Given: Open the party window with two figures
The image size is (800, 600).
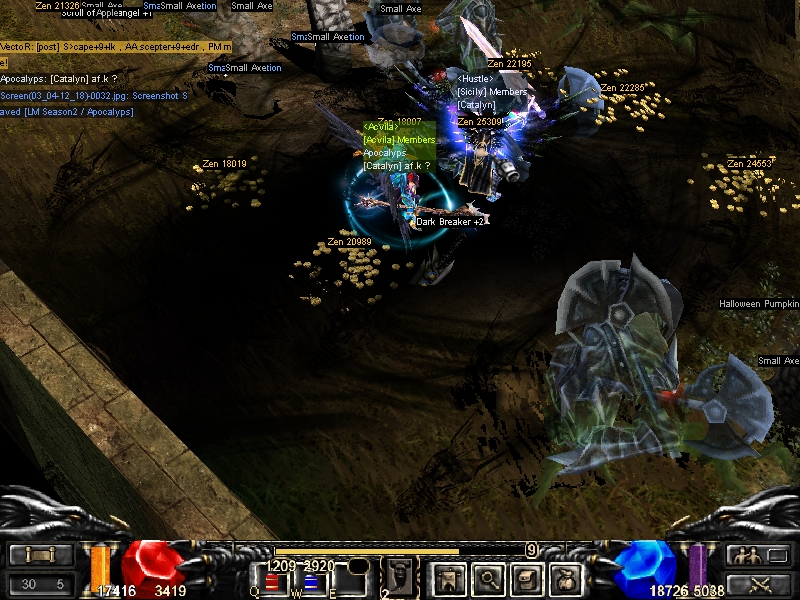Looking at the screenshot, I should pyautogui.click(x=755, y=555).
